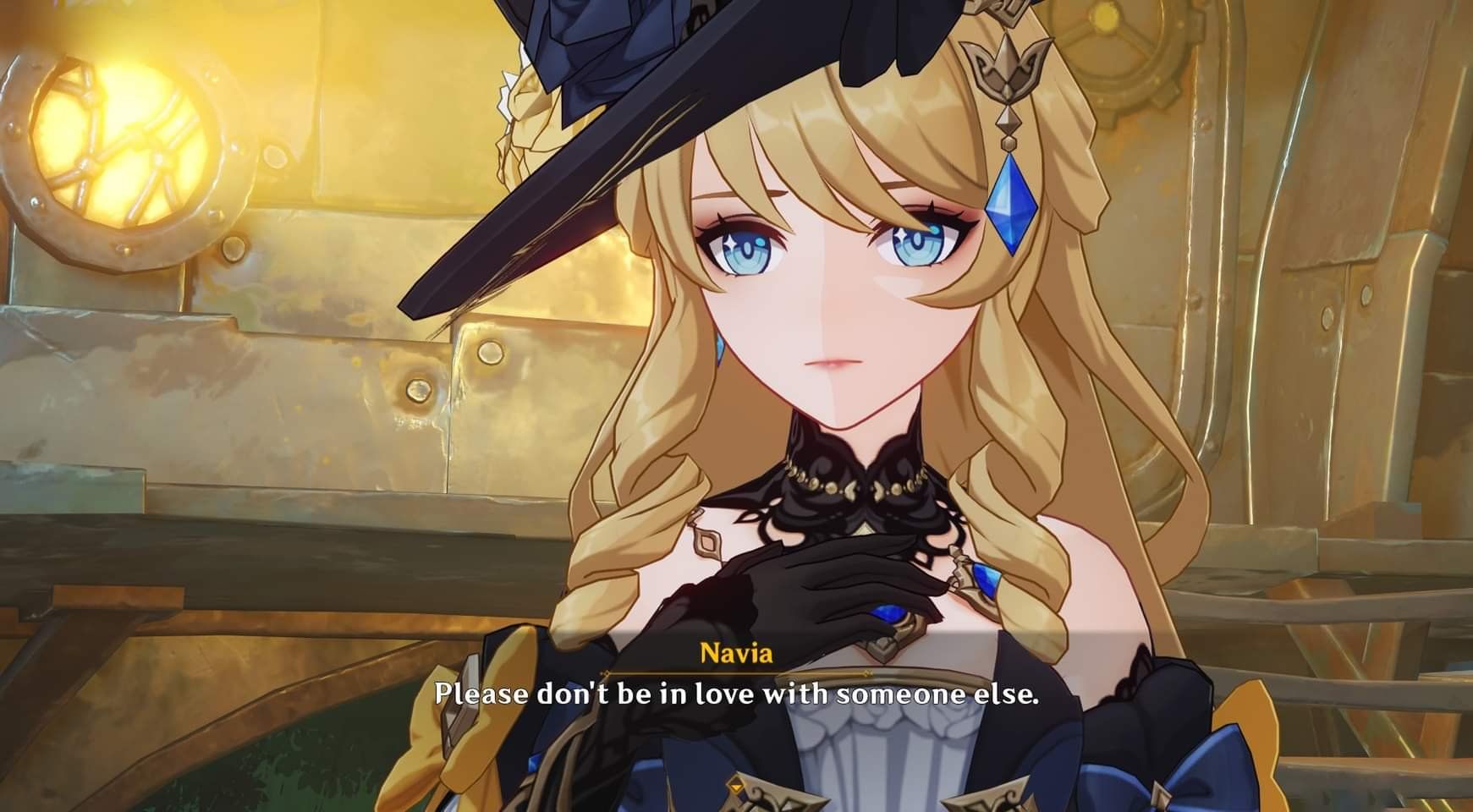Select Navia's blue diamond earring
This screenshot has height=812, width=1473.
click(1009, 206)
